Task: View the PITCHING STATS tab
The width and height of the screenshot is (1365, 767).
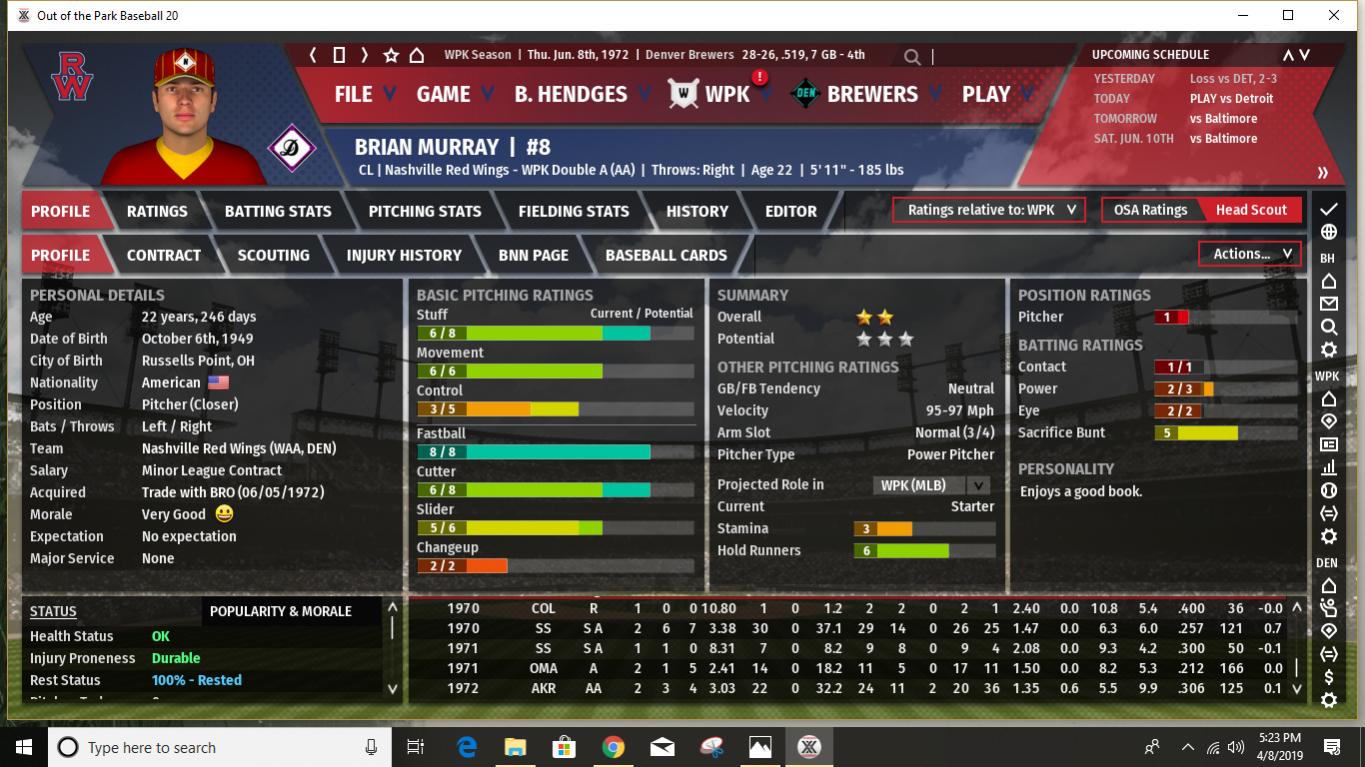Action: coord(425,211)
